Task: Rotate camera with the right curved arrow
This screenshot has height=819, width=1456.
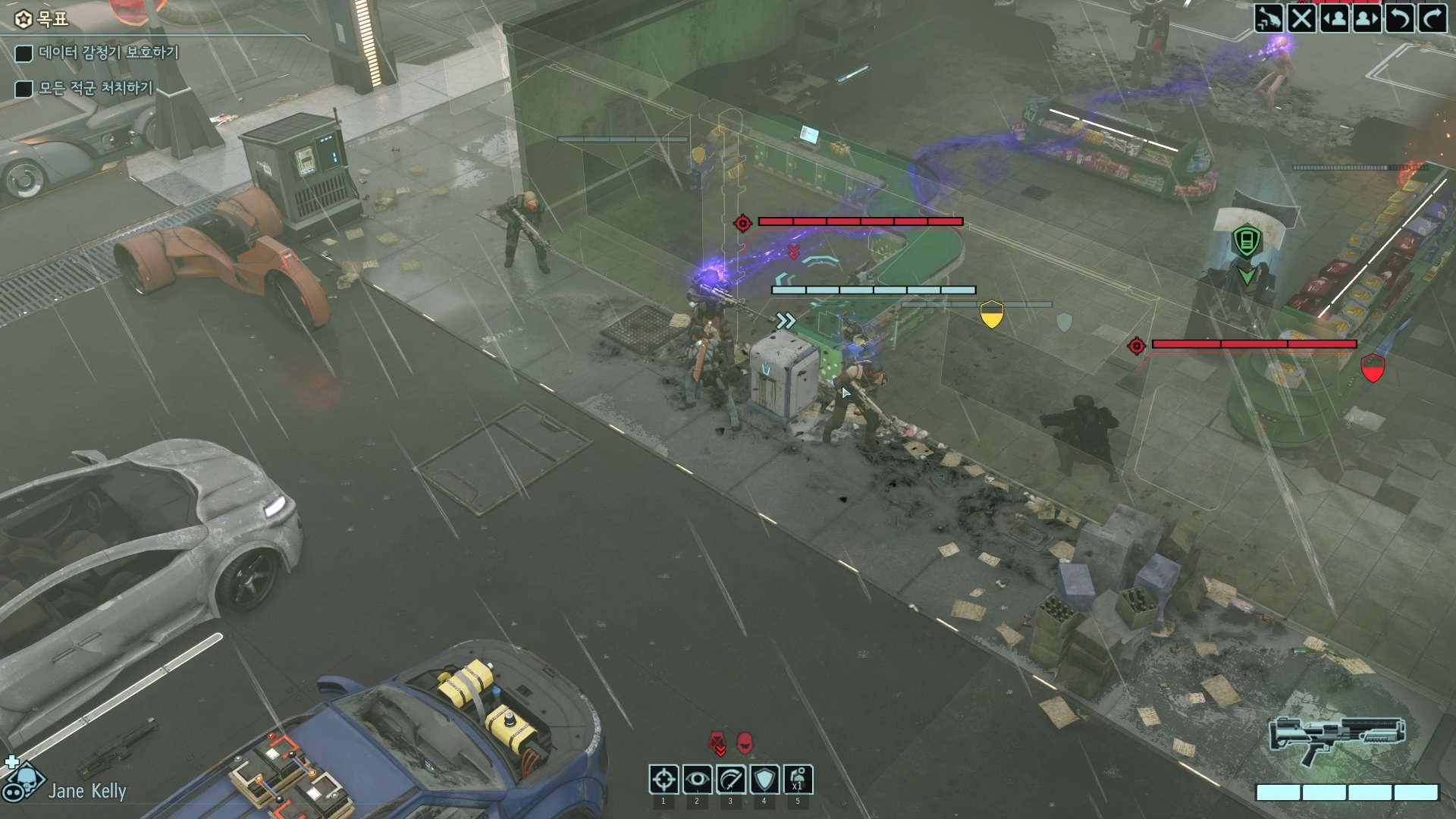Action: pos(1432,17)
